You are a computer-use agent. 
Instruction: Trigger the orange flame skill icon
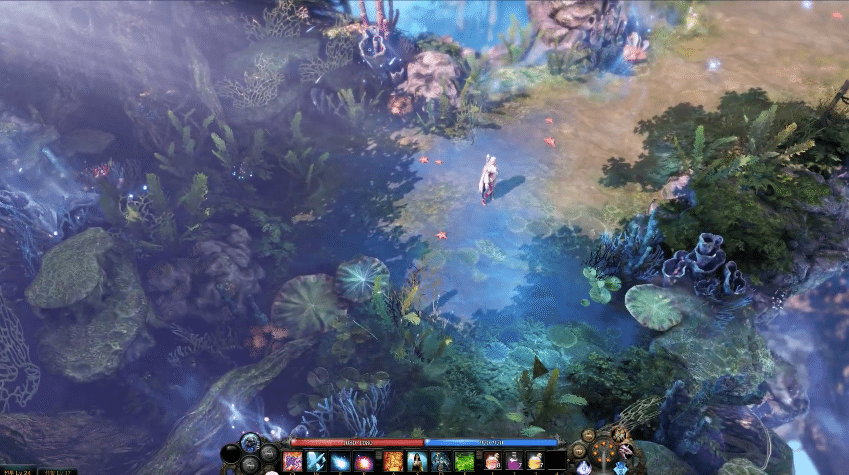point(391,462)
